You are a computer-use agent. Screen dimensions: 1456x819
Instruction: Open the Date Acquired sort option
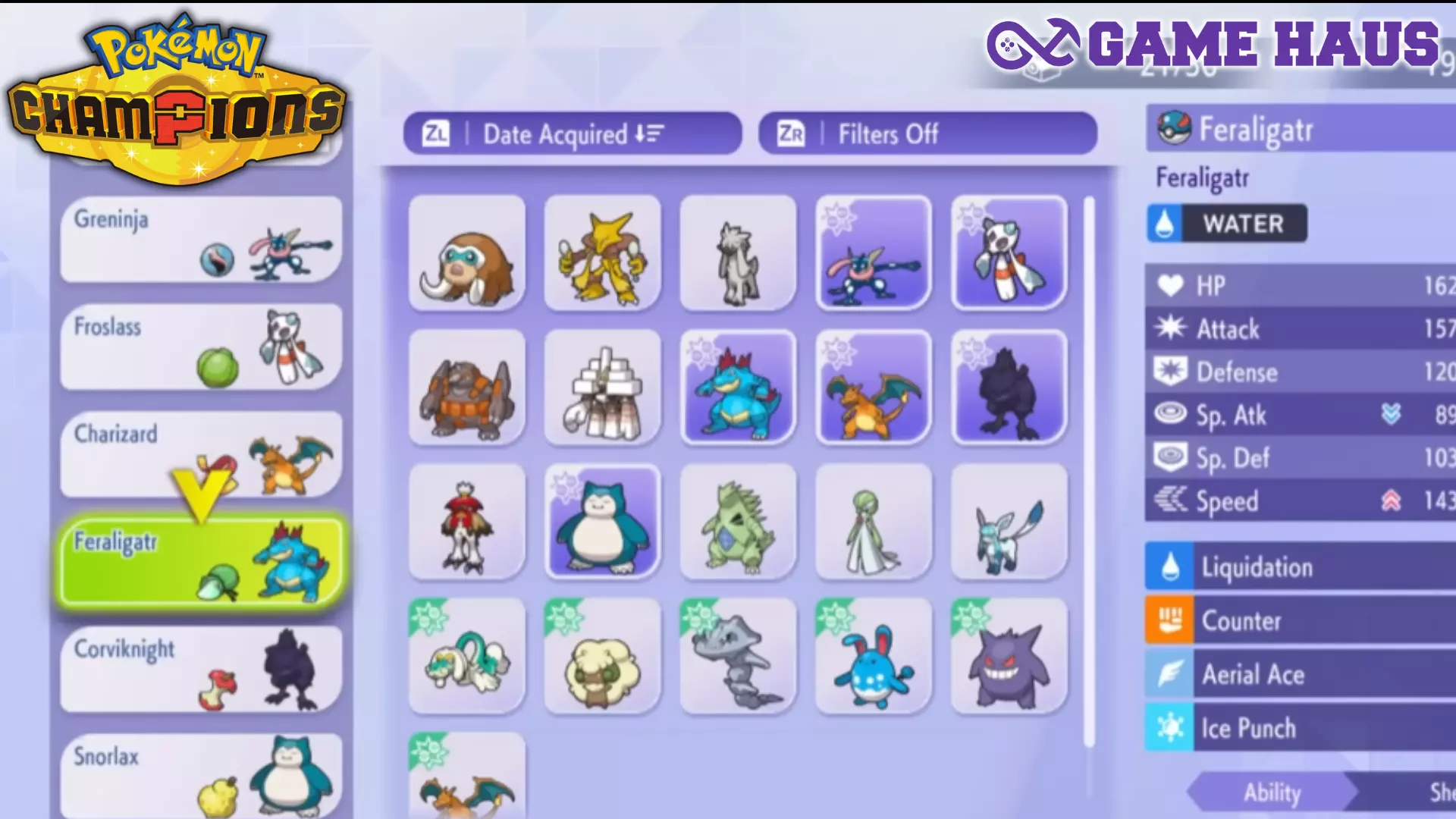click(x=573, y=134)
